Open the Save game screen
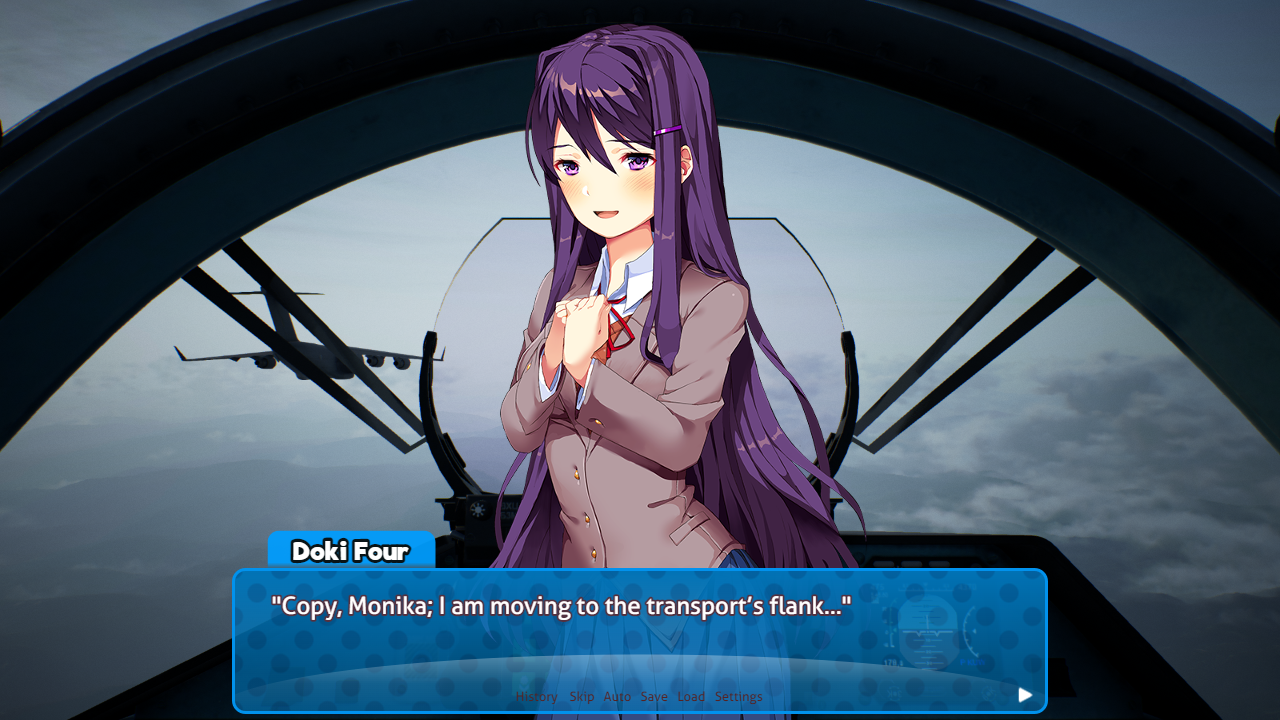Viewport: 1280px width, 720px height. click(654, 696)
